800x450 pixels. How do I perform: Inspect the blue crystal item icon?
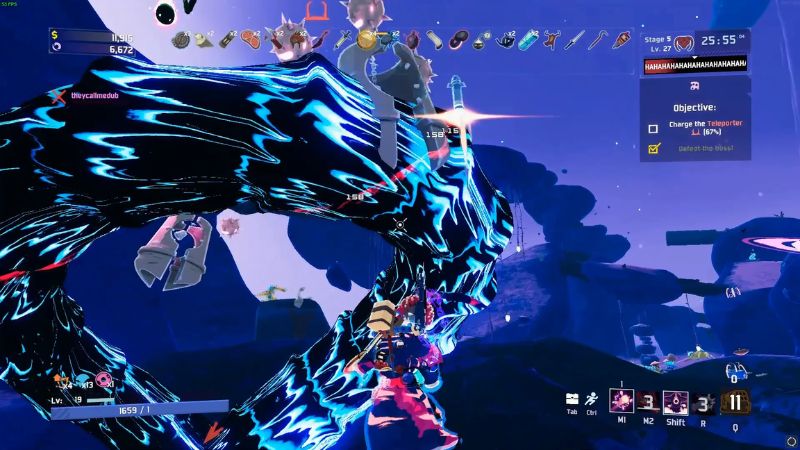(x=528, y=40)
